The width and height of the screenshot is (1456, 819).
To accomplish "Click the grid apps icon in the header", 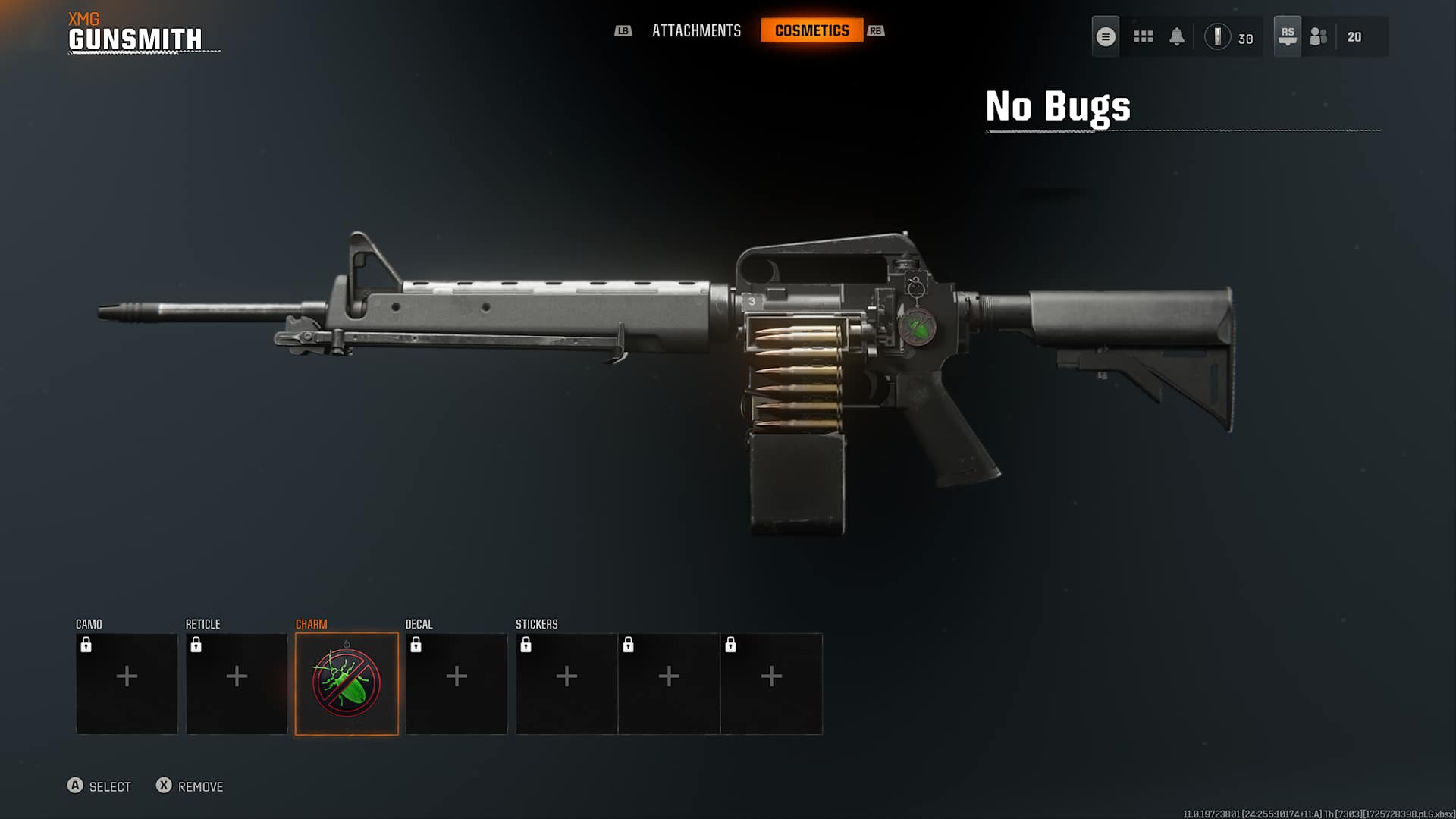I will pyautogui.click(x=1143, y=36).
